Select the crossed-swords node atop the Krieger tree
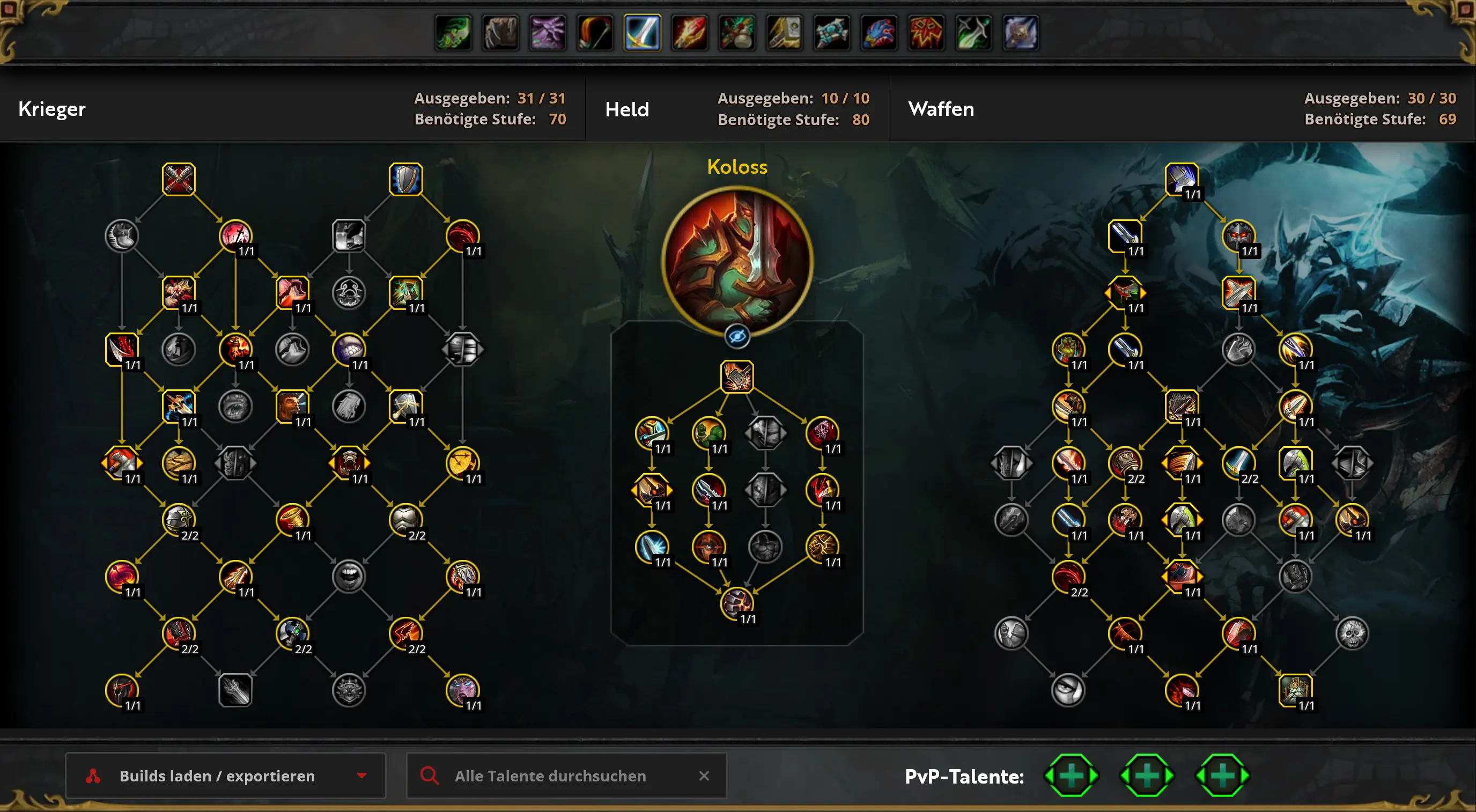This screenshot has width=1476, height=812. 179,179
